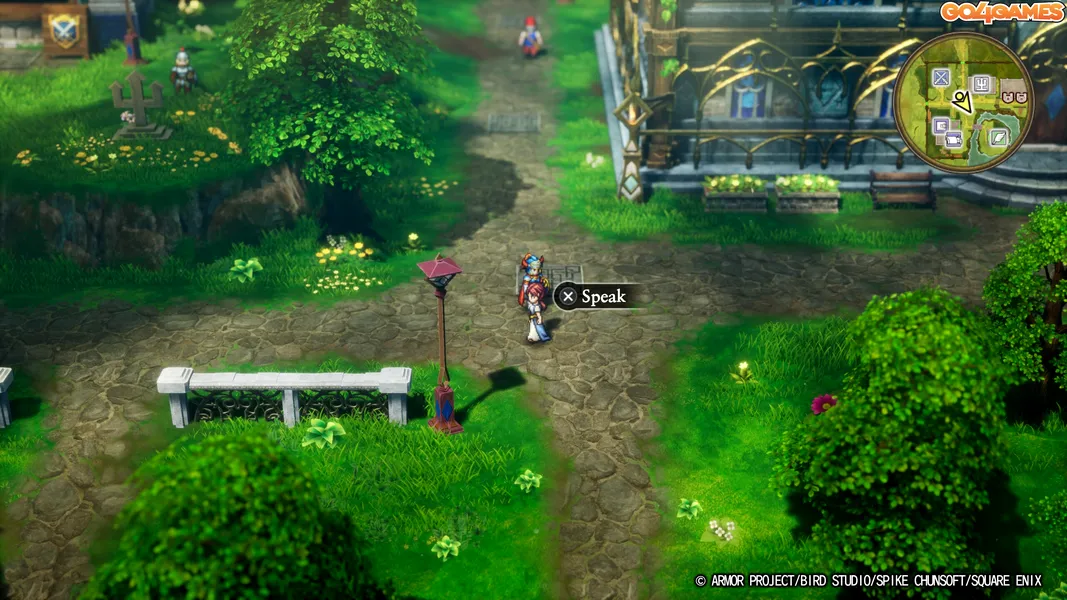This screenshot has width=1067, height=600.
Task: Click the trident symbol marker on minimap
Action: (x=981, y=84)
